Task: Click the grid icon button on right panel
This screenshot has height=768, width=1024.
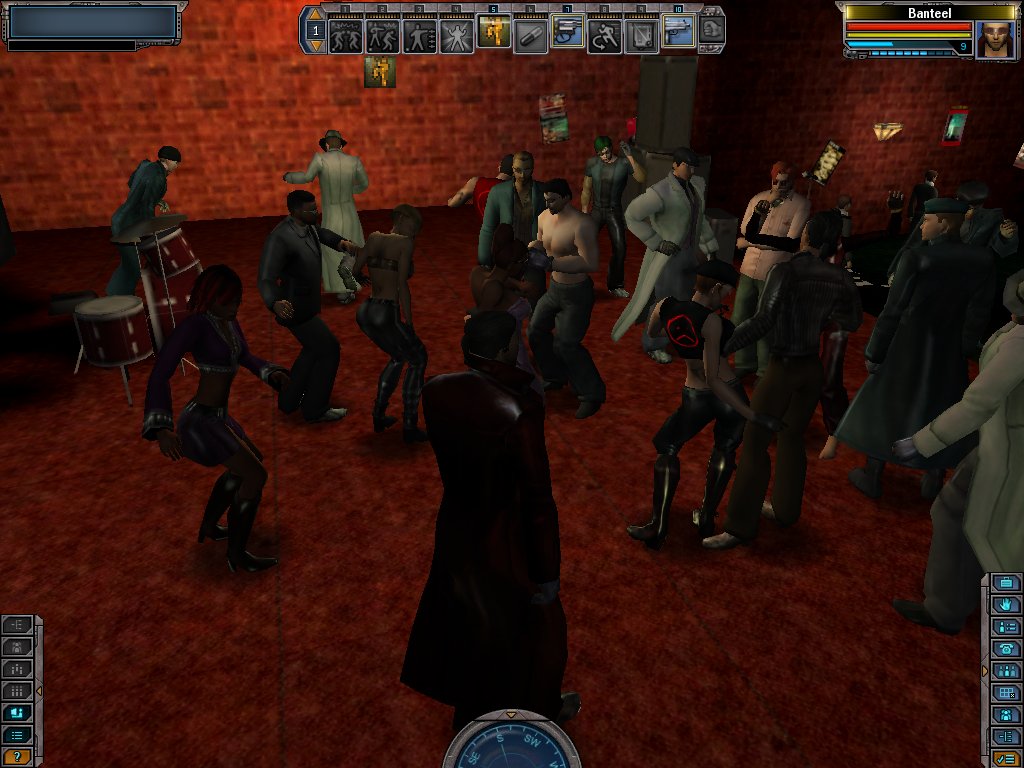Action: point(1007,693)
